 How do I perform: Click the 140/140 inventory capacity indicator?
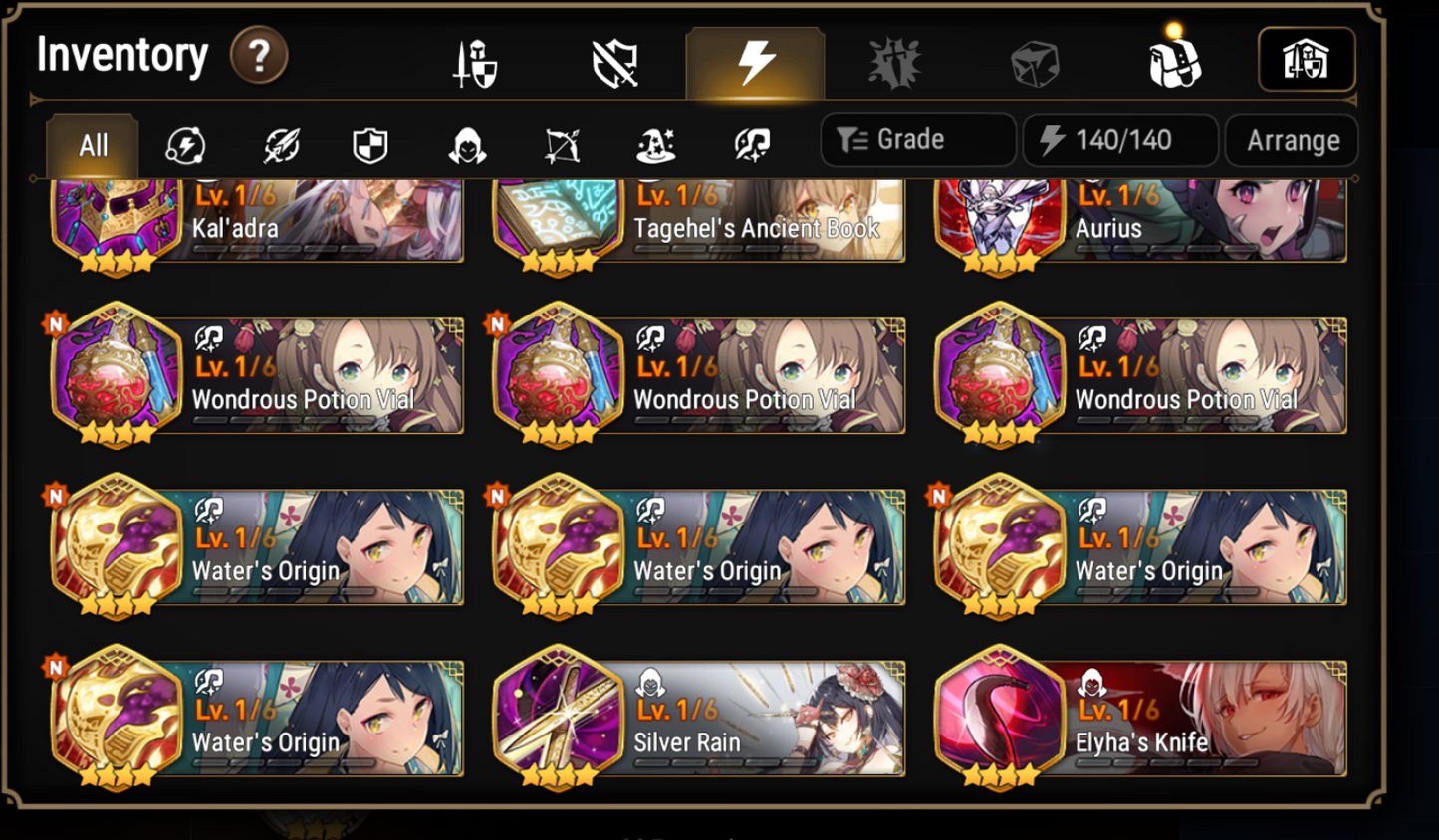point(1119,139)
